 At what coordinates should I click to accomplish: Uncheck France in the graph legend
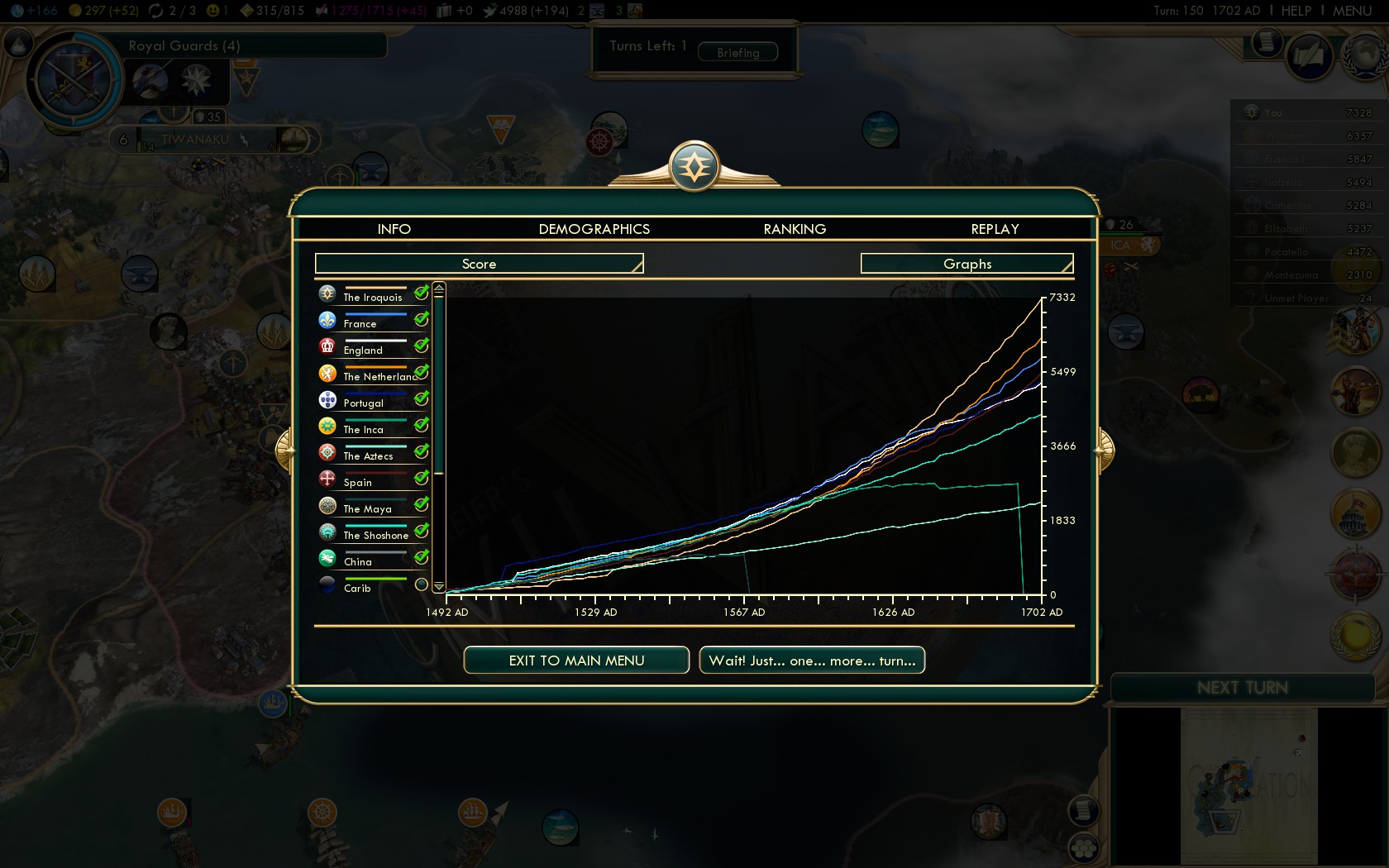[421, 319]
